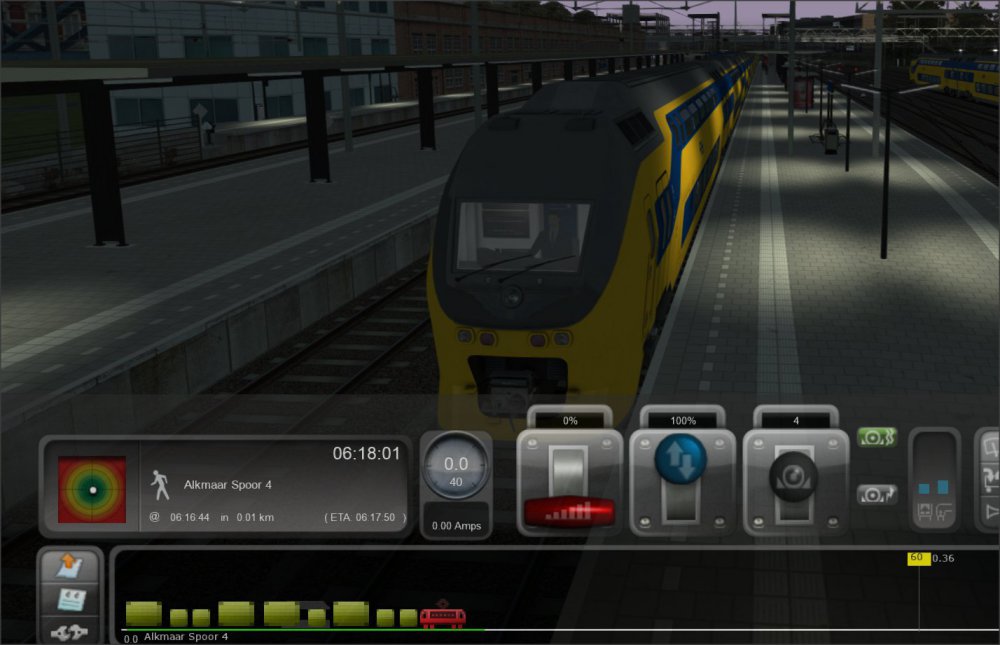Viewport: 1000px width, 645px height.
Task: Click the red-green stopping target indicator
Action: click(x=92, y=490)
